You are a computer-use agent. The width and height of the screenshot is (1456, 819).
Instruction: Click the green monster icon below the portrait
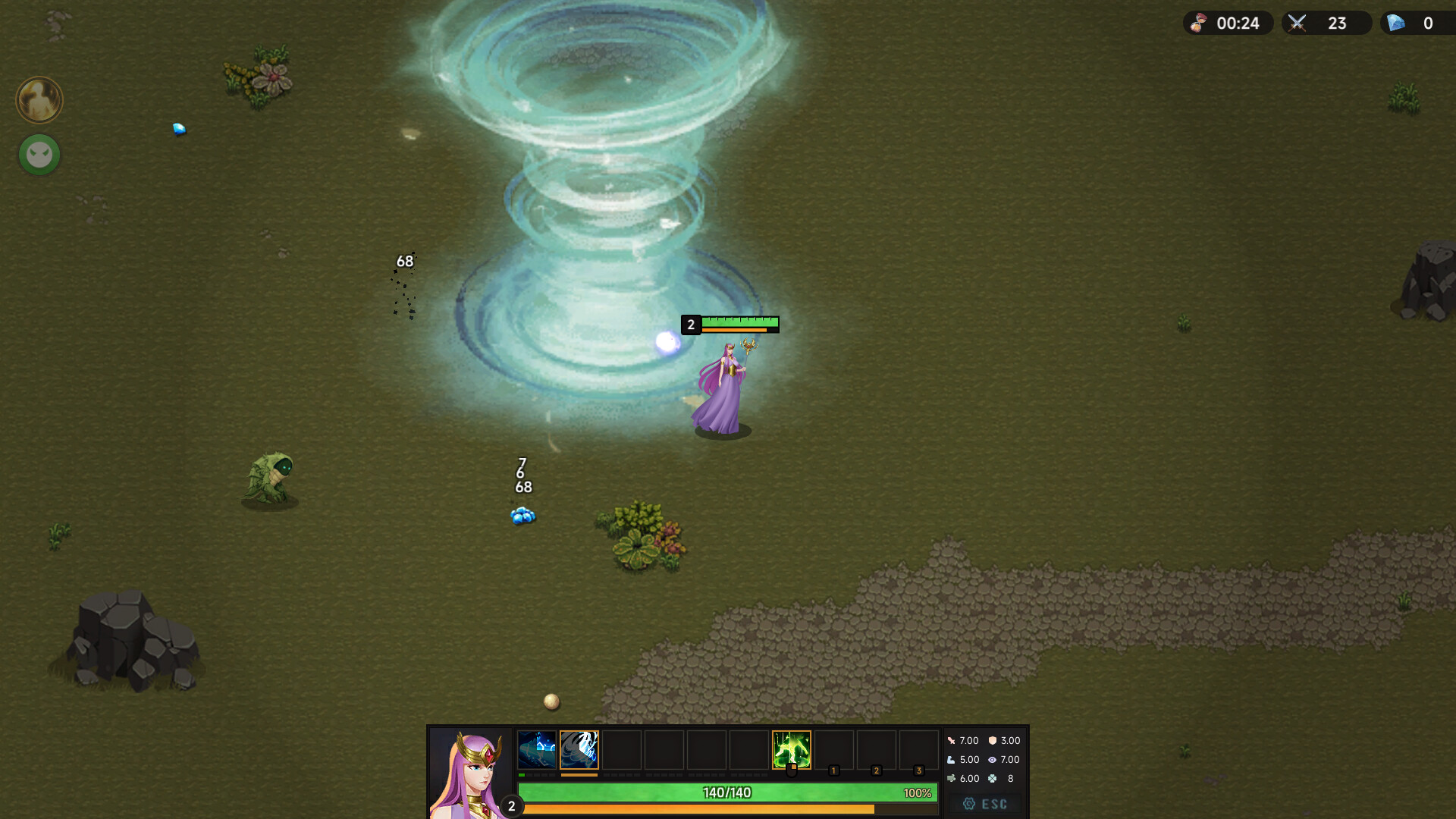tap(38, 155)
